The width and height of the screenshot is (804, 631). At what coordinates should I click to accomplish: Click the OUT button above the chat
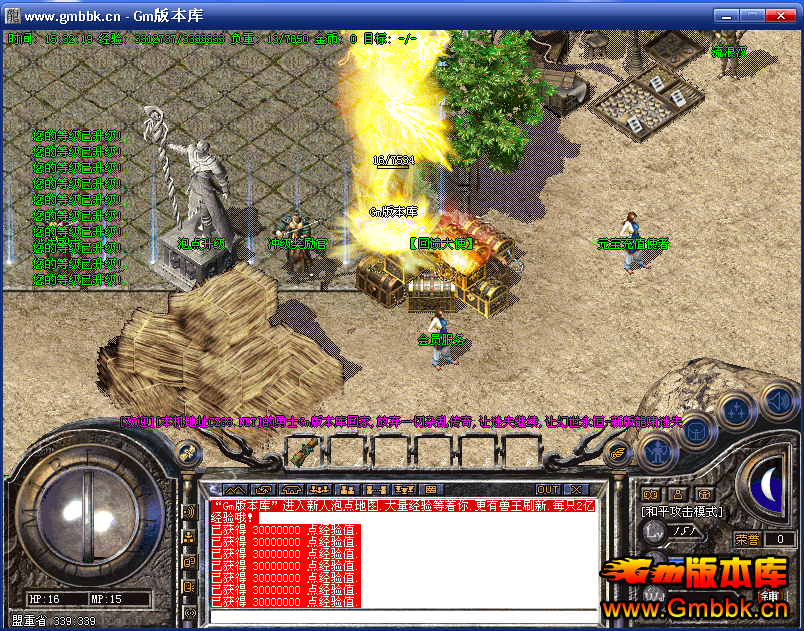(x=547, y=489)
